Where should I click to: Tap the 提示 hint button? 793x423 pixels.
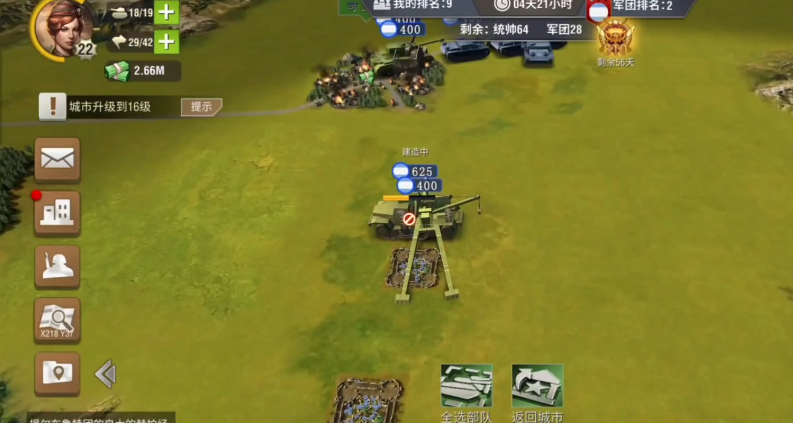[201, 106]
